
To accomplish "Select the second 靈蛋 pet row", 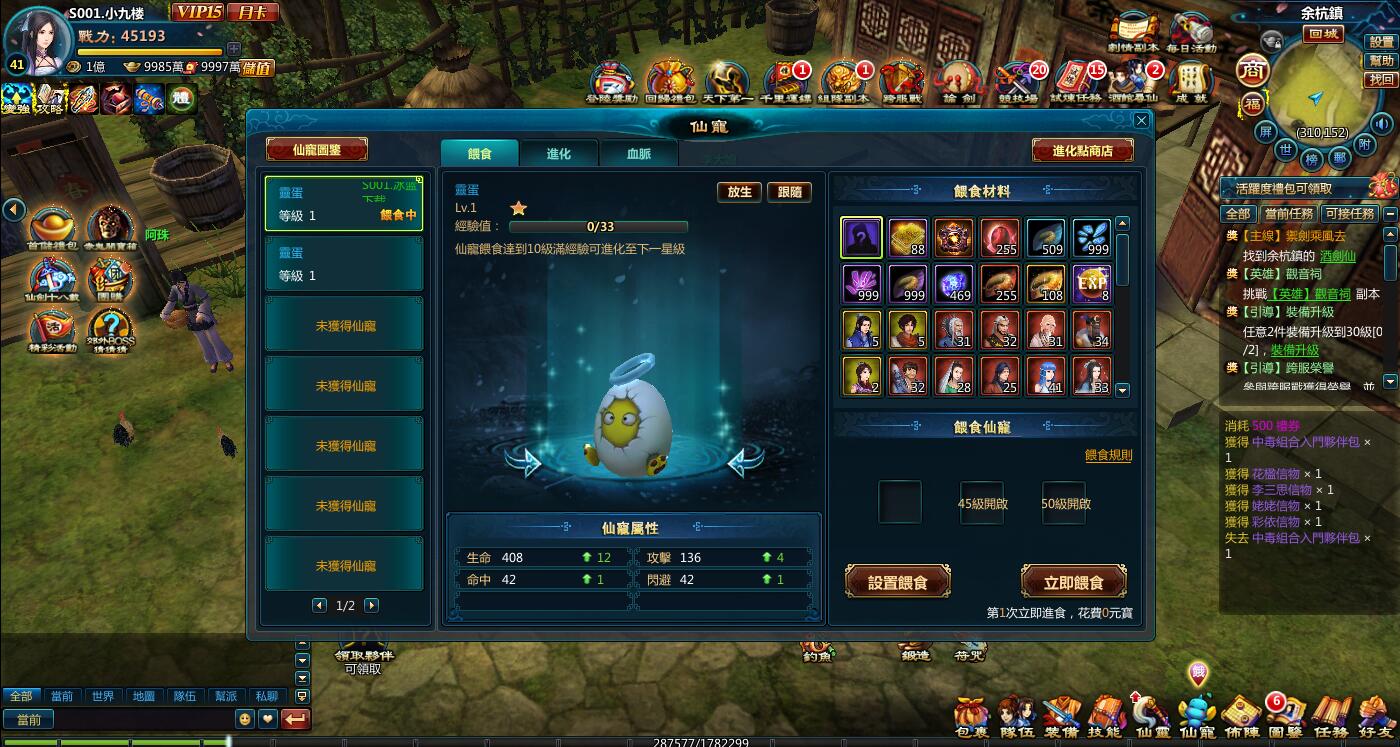I will click(x=343, y=264).
